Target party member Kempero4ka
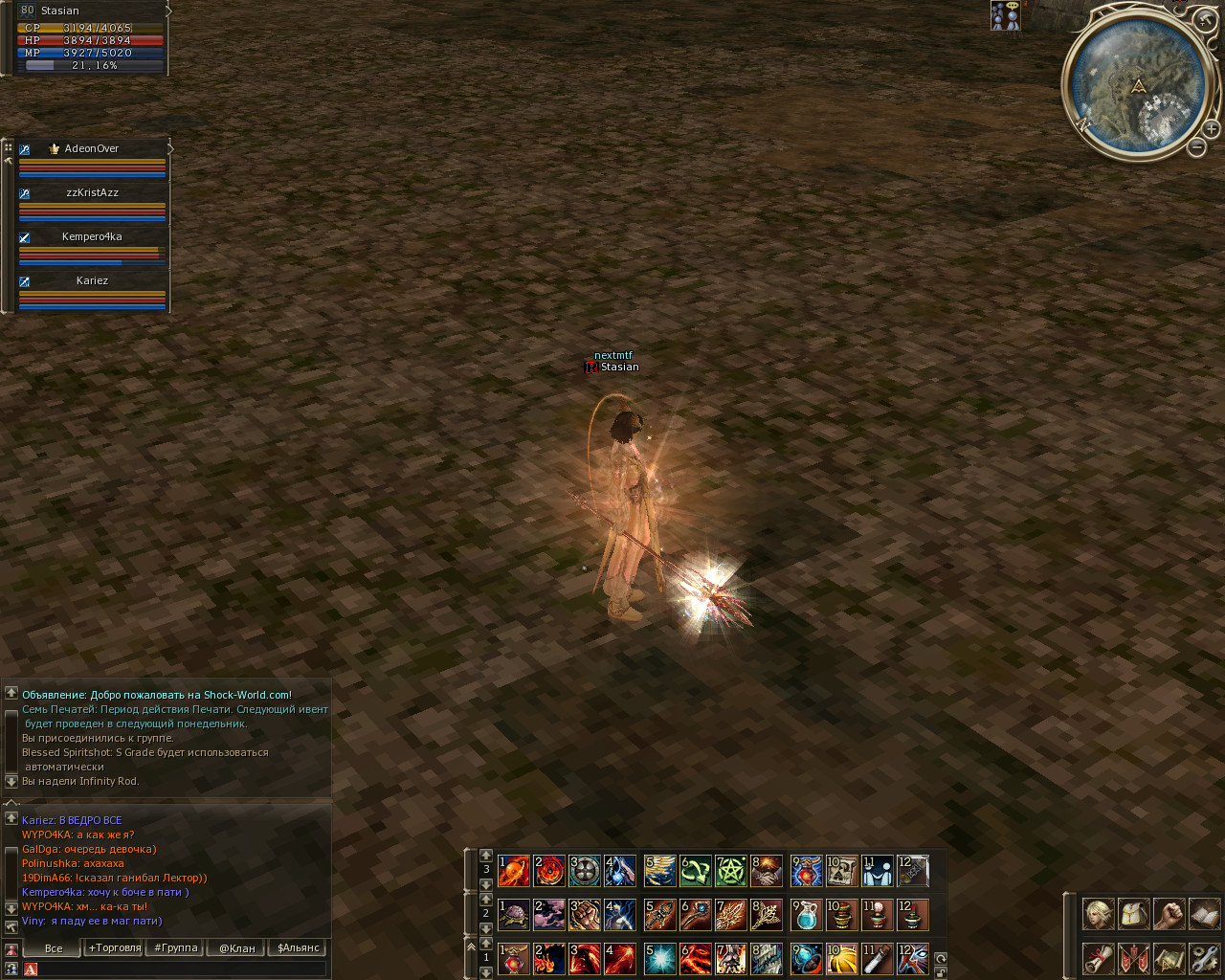The image size is (1225, 980). [x=92, y=237]
